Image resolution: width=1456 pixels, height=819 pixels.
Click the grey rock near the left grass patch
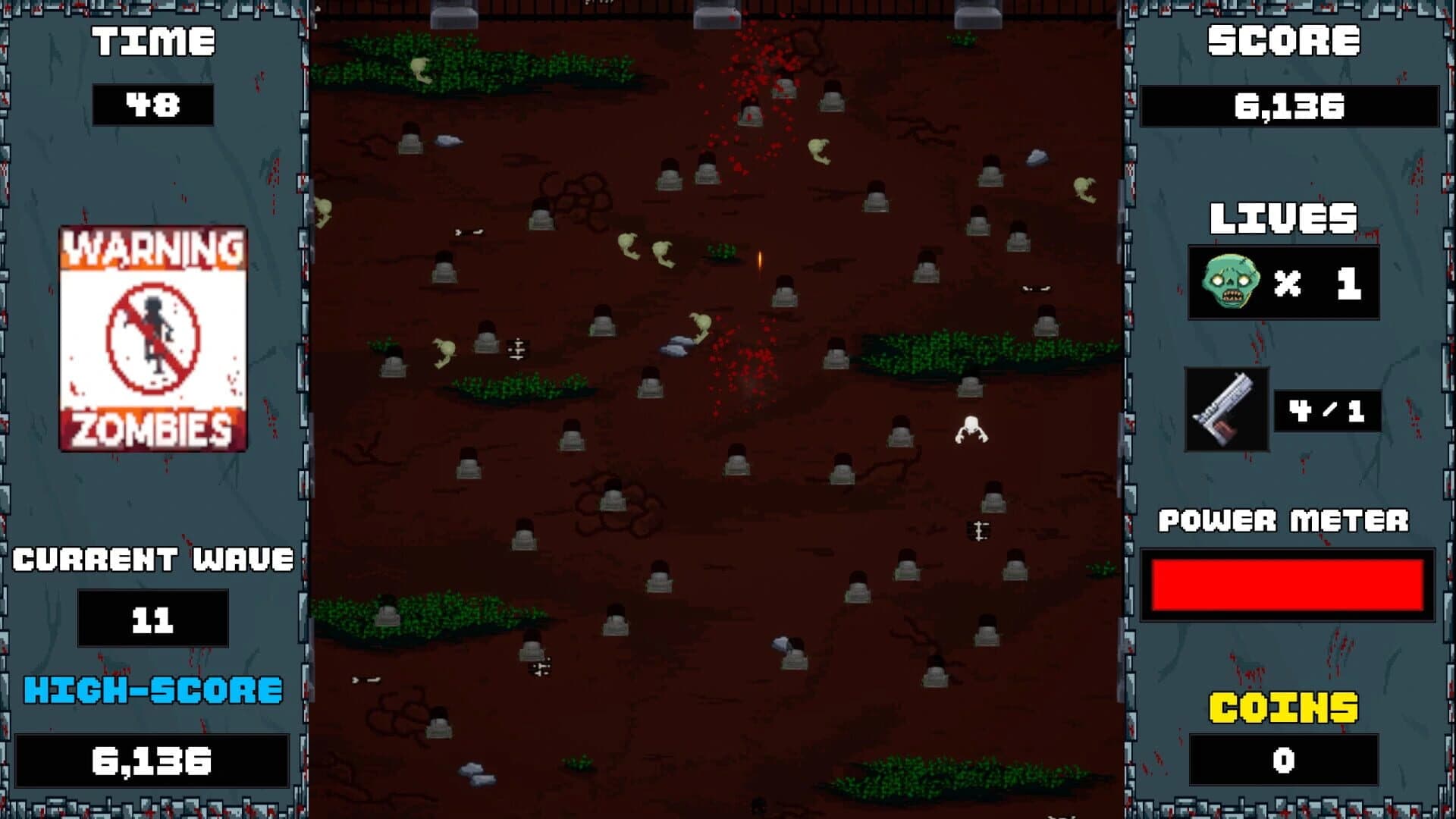(447, 139)
